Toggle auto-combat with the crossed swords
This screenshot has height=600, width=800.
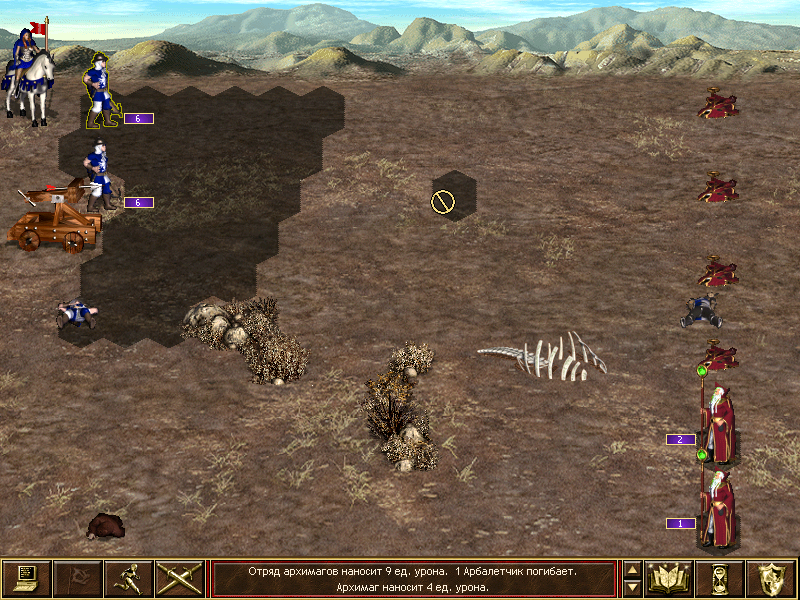click(x=180, y=578)
